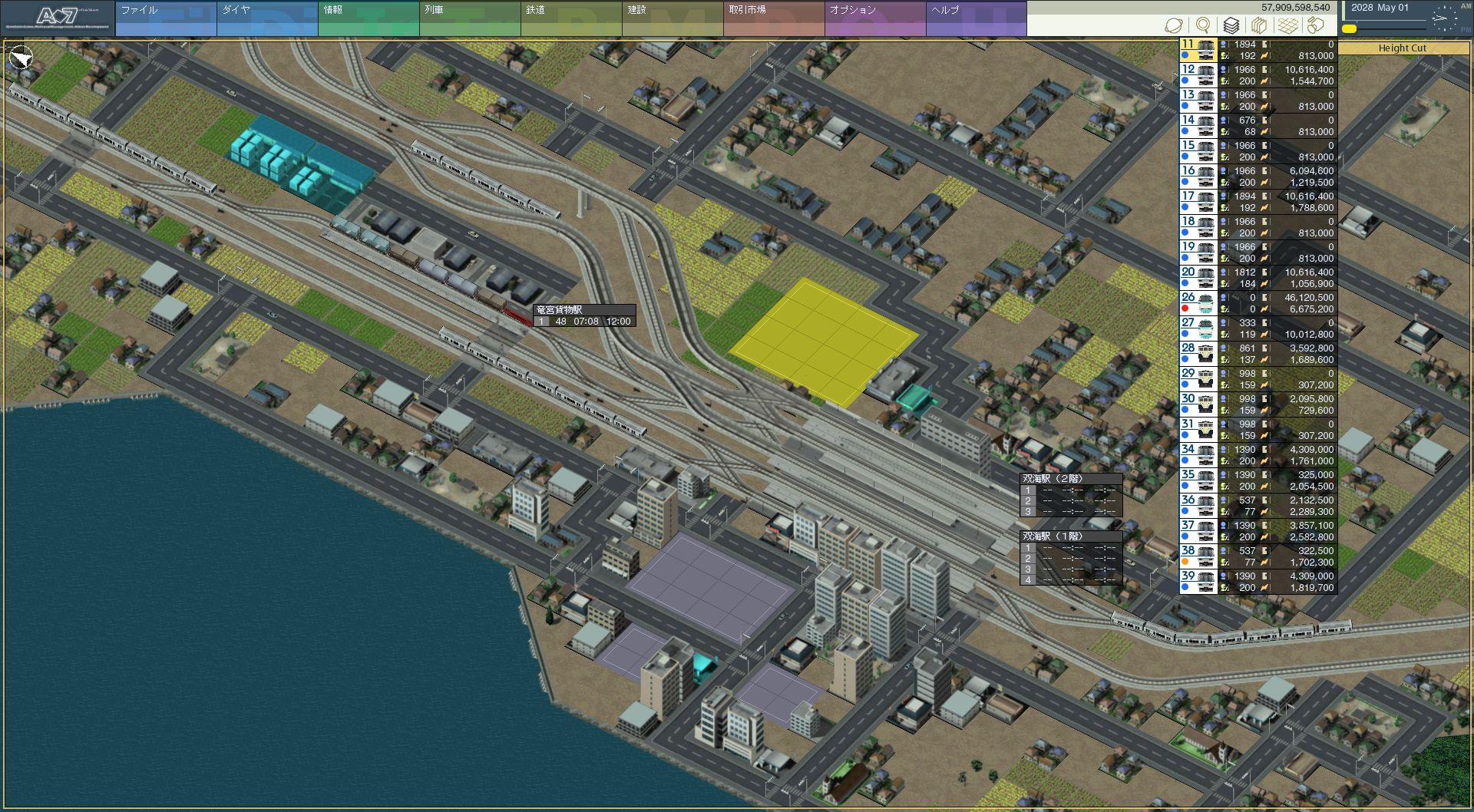Click the compass direction indicator
Viewport: 1474px width, 812px height.
(21, 58)
